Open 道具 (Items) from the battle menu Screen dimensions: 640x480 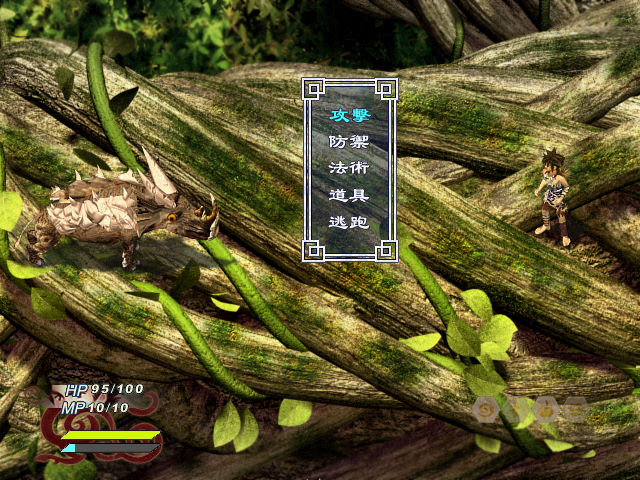(349, 195)
